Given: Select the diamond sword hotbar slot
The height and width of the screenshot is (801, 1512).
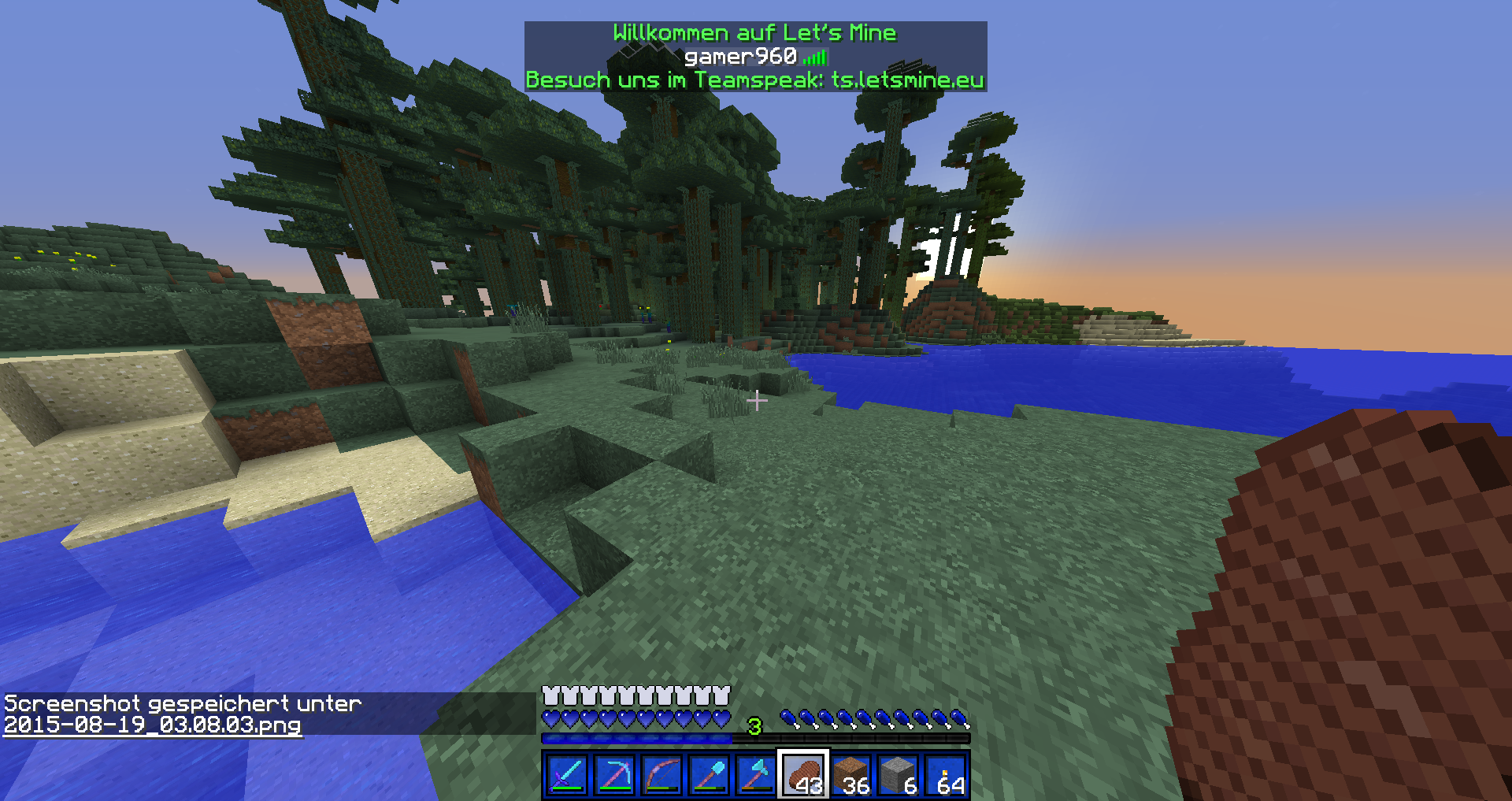Looking at the screenshot, I should [x=566, y=775].
